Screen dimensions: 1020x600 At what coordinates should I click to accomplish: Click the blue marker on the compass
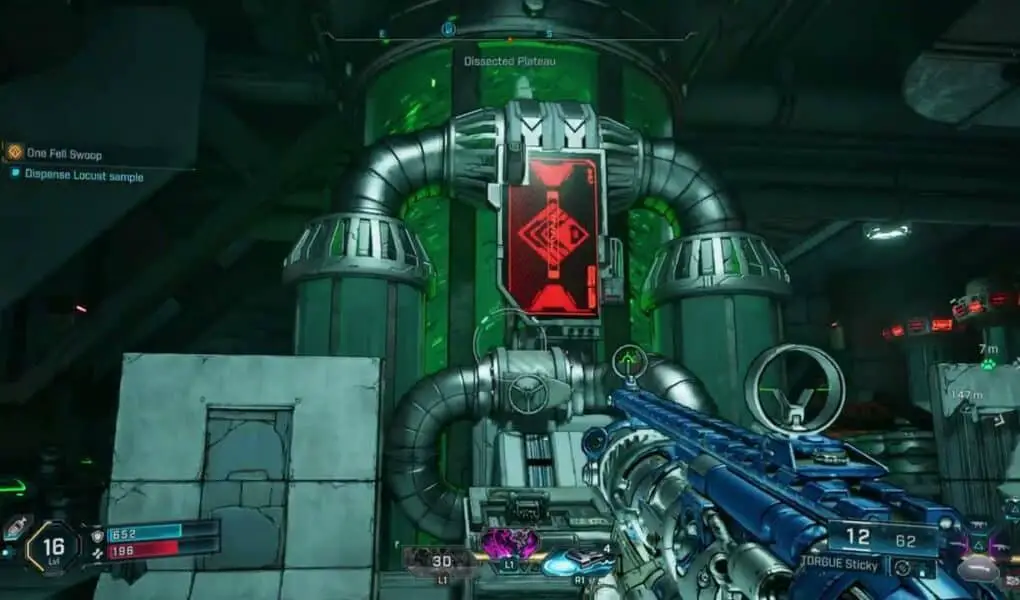click(x=448, y=31)
